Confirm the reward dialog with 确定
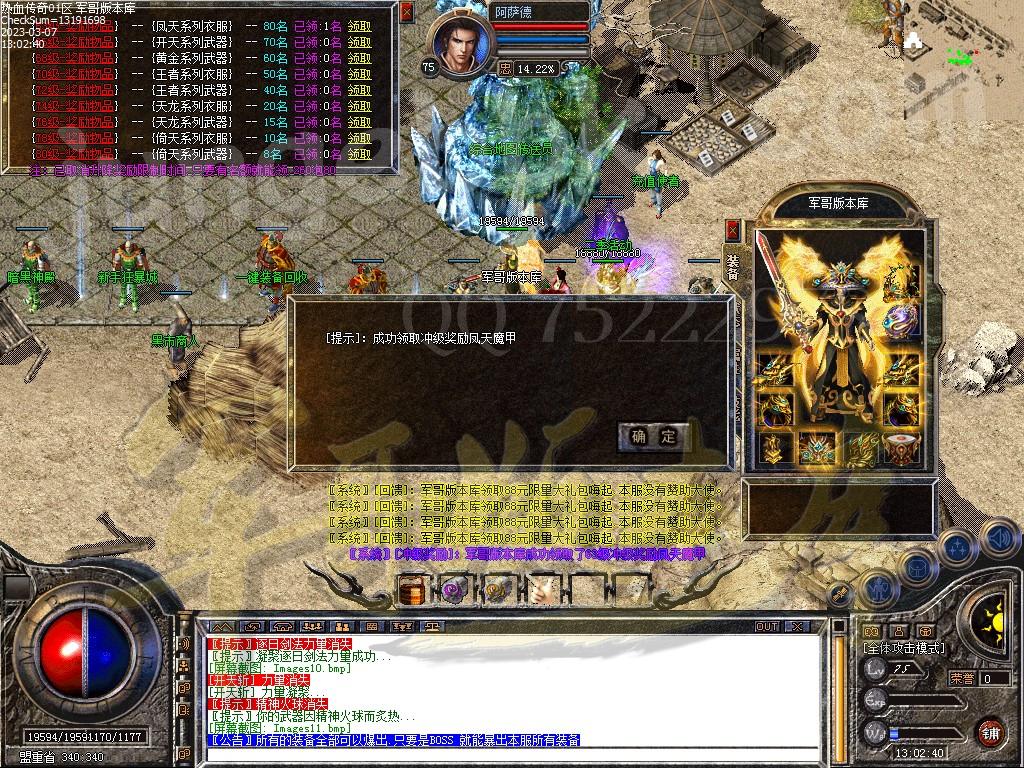Image resolution: width=1024 pixels, height=768 pixels. click(x=654, y=436)
